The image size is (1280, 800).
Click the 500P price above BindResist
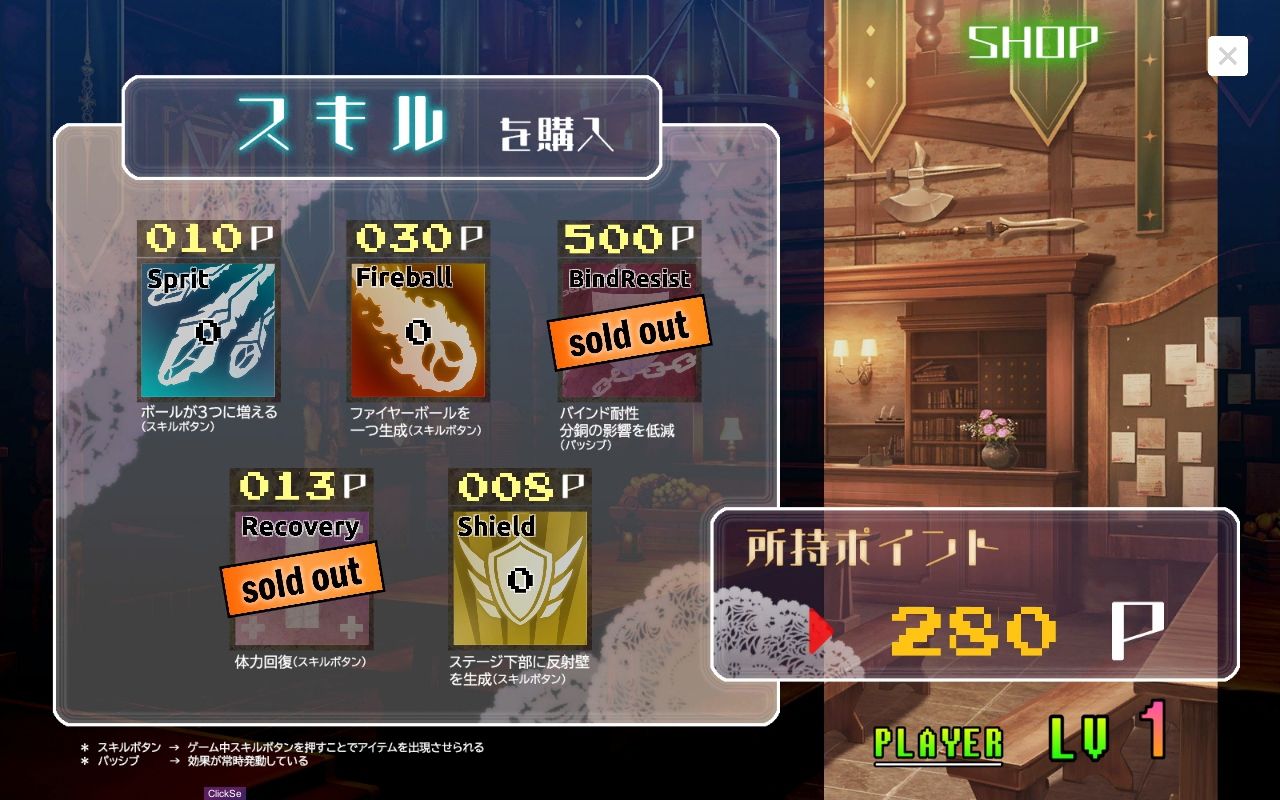coord(630,239)
